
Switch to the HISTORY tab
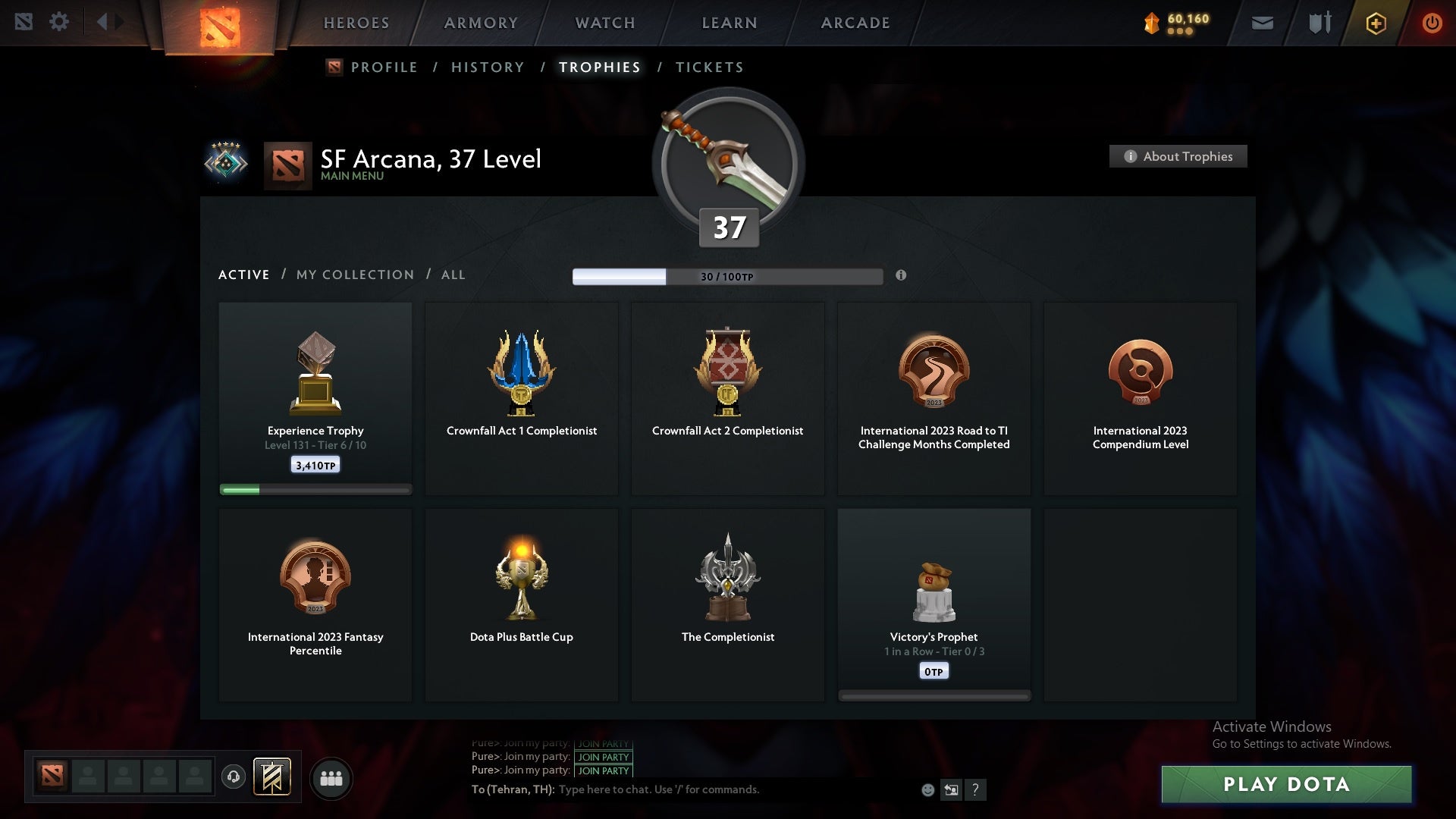tap(487, 67)
